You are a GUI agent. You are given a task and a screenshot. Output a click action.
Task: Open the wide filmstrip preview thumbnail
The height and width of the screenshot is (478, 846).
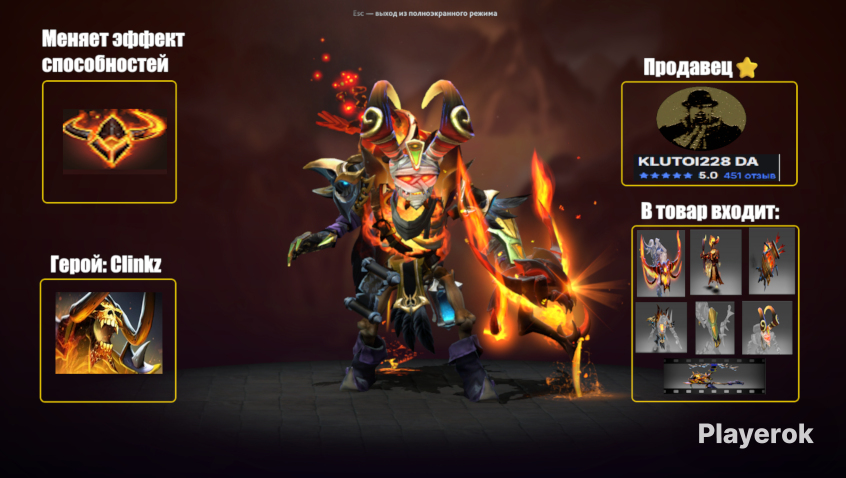click(x=715, y=376)
